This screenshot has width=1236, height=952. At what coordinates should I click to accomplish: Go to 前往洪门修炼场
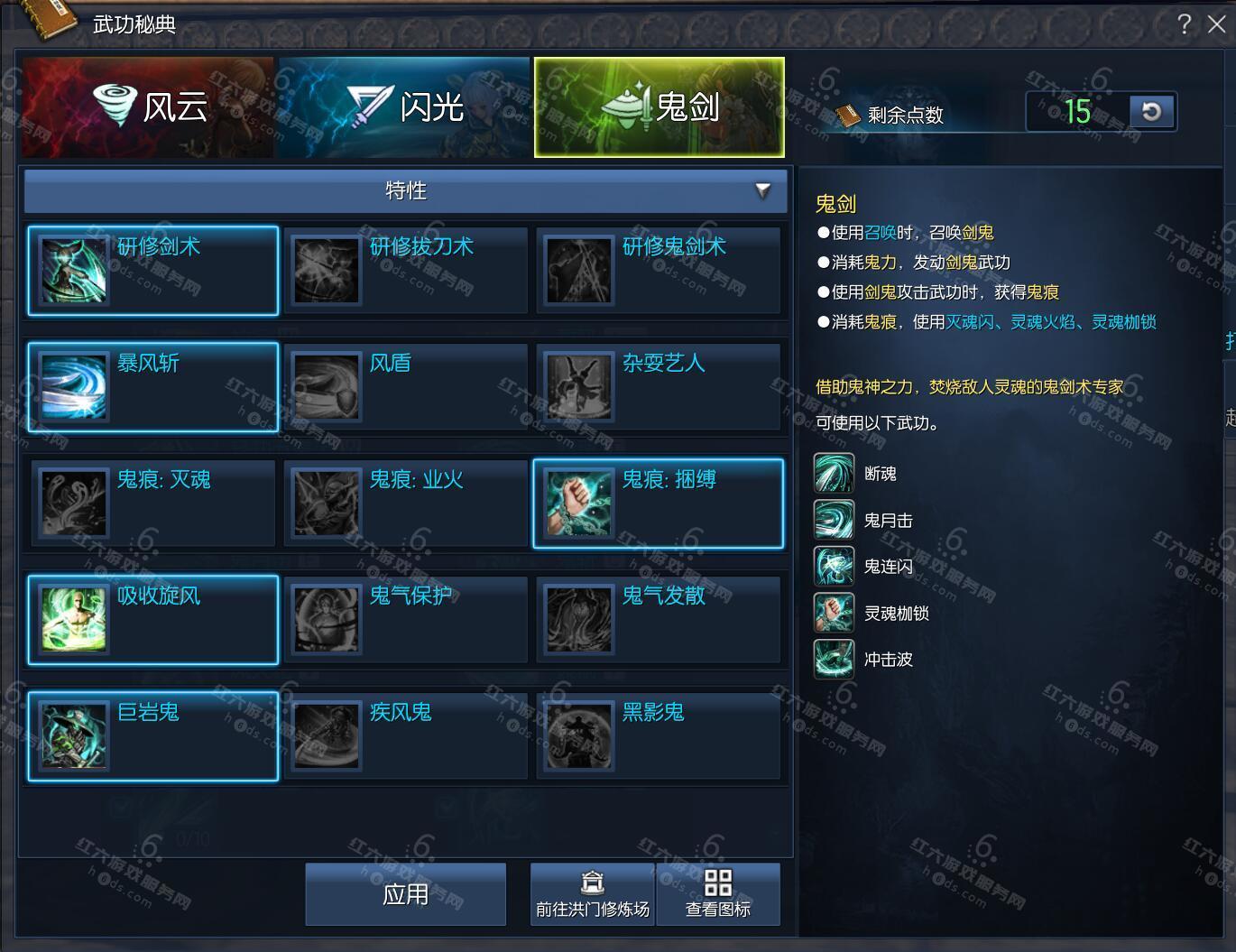[x=593, y=894]
